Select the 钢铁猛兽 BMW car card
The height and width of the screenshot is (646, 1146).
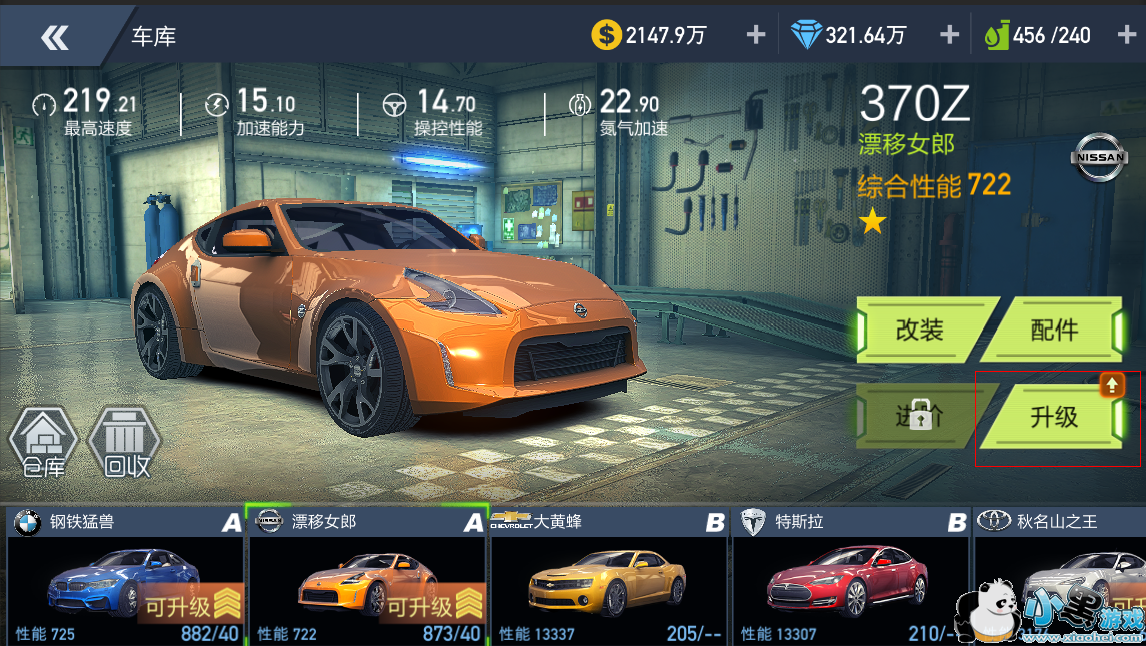pos(125,577)
